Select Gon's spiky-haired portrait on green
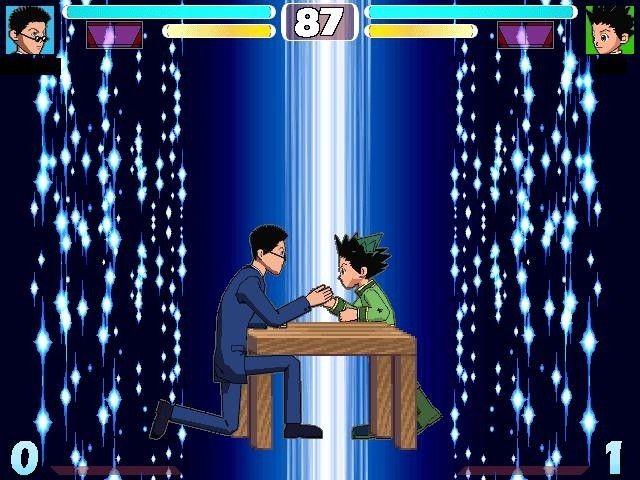The image size is (640, 480). [x=609, y=30]
